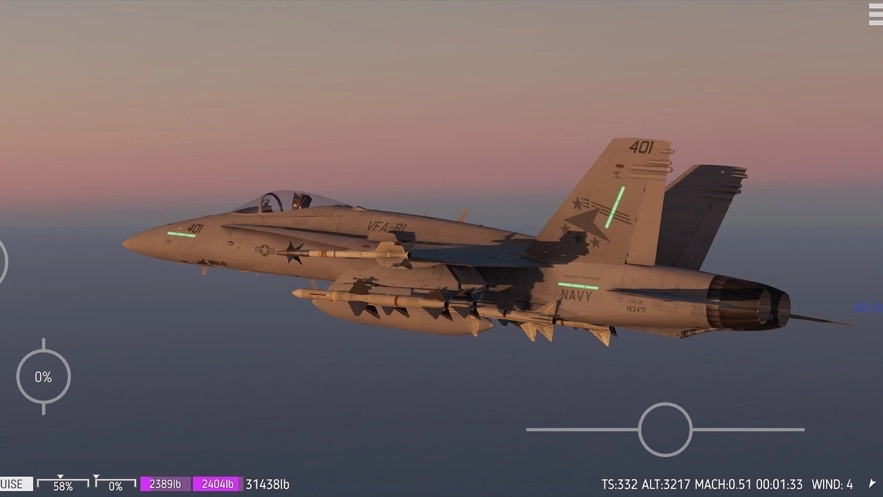The width and height of the screenshot is (883, 497).
Task: Select the 0% bracket gauge
Action: [x=115, y=485]
